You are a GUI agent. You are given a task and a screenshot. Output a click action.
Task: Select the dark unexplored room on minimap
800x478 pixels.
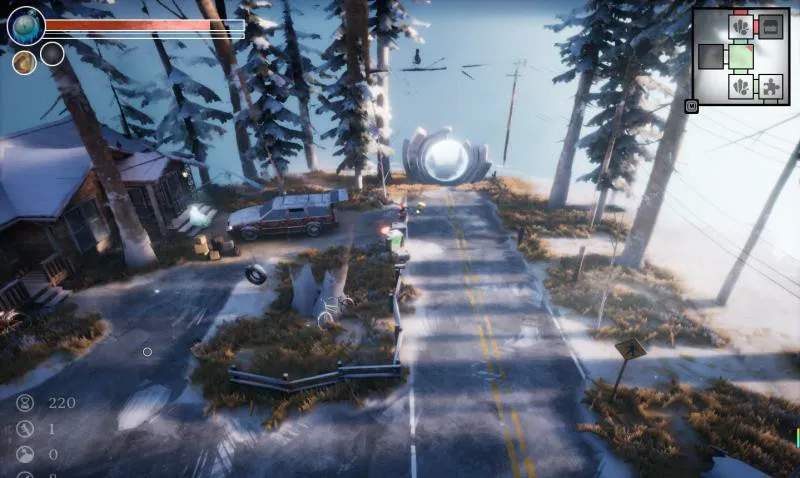(711, 57)
